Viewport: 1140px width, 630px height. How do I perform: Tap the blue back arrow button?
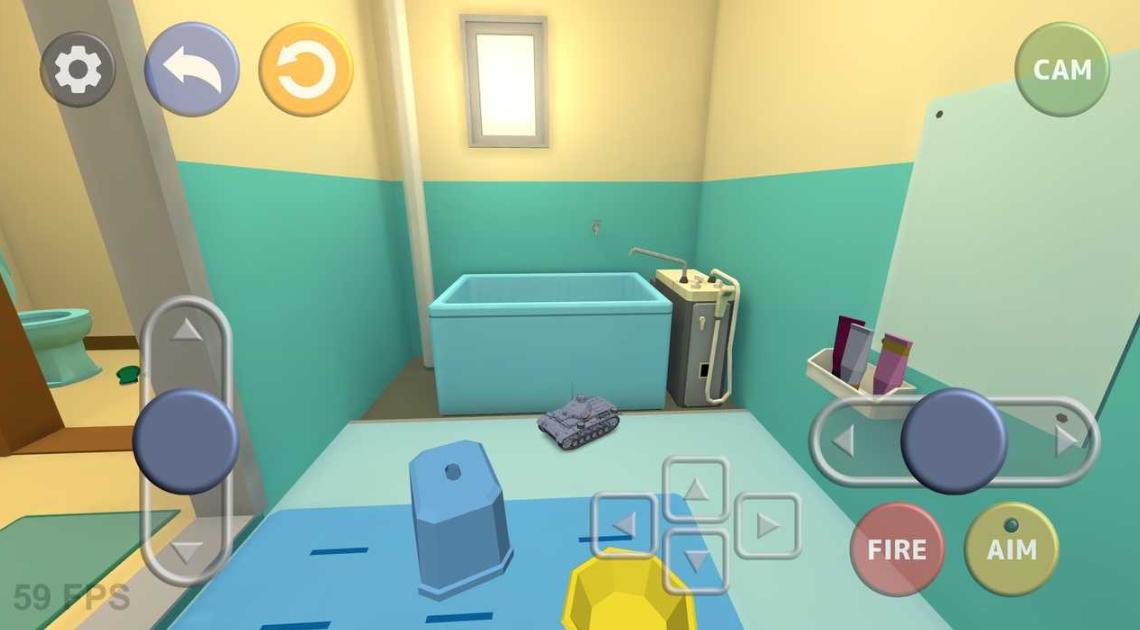point(192,70)
